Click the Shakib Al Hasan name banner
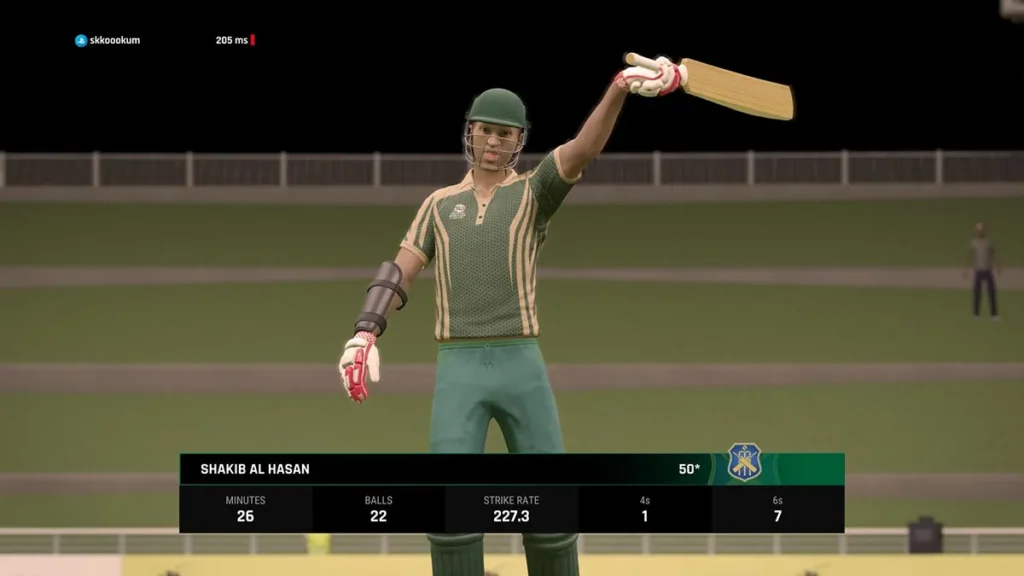This screenshot has width=1024, height=576. click(255, 469)
